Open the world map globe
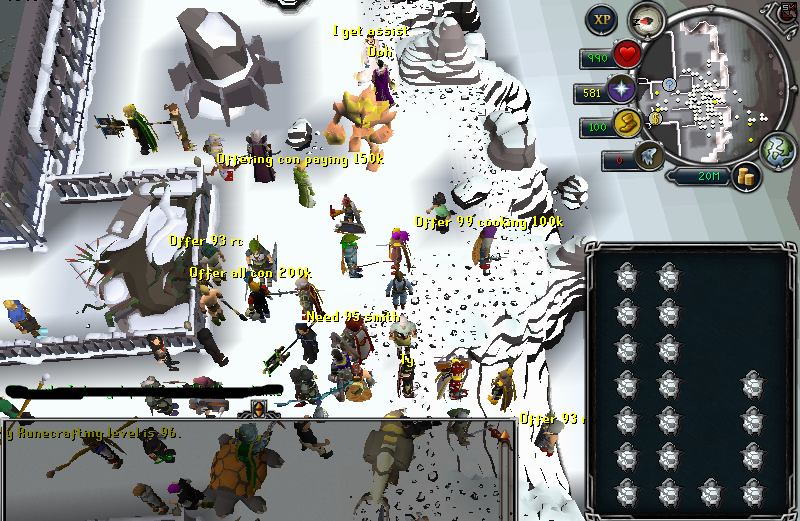Screen dimensions: 800x521 coord(777,150)
